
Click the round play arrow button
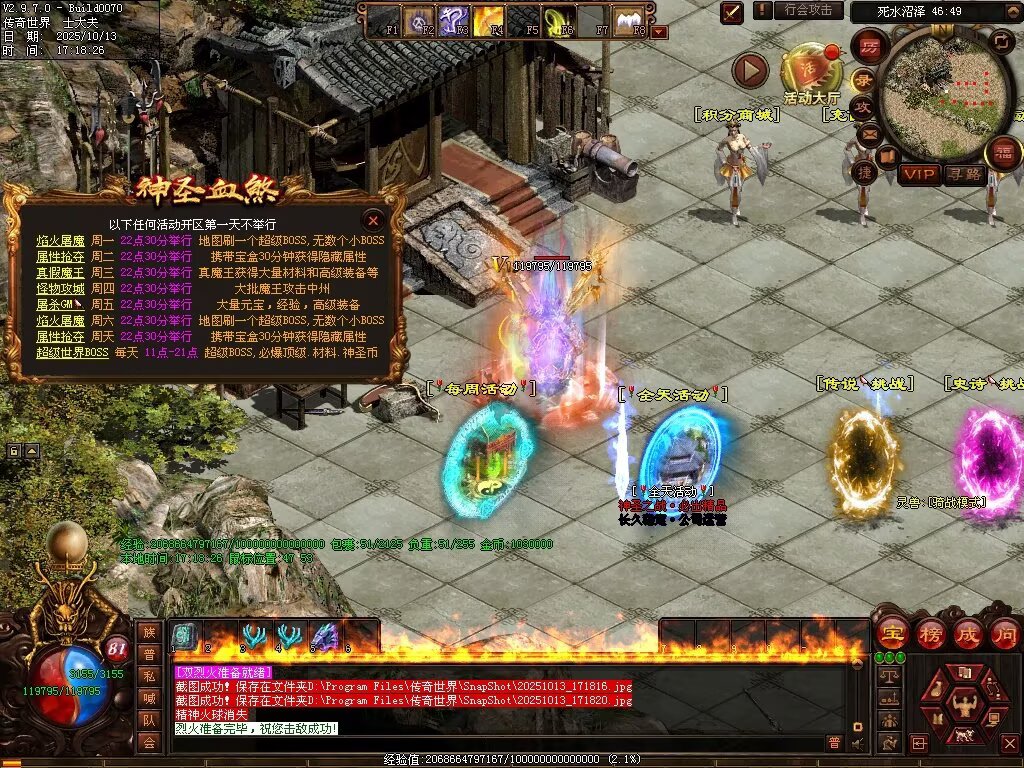750,70
